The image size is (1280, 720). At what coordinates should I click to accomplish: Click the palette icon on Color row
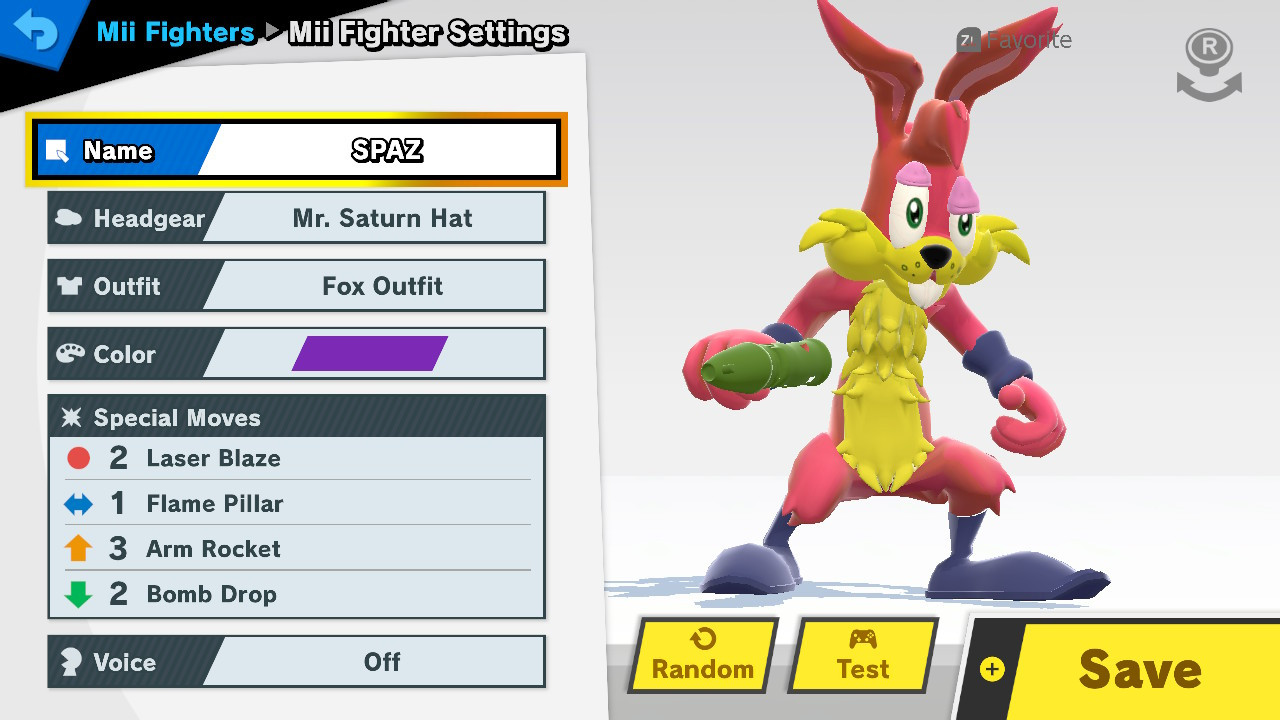point(70,353)
